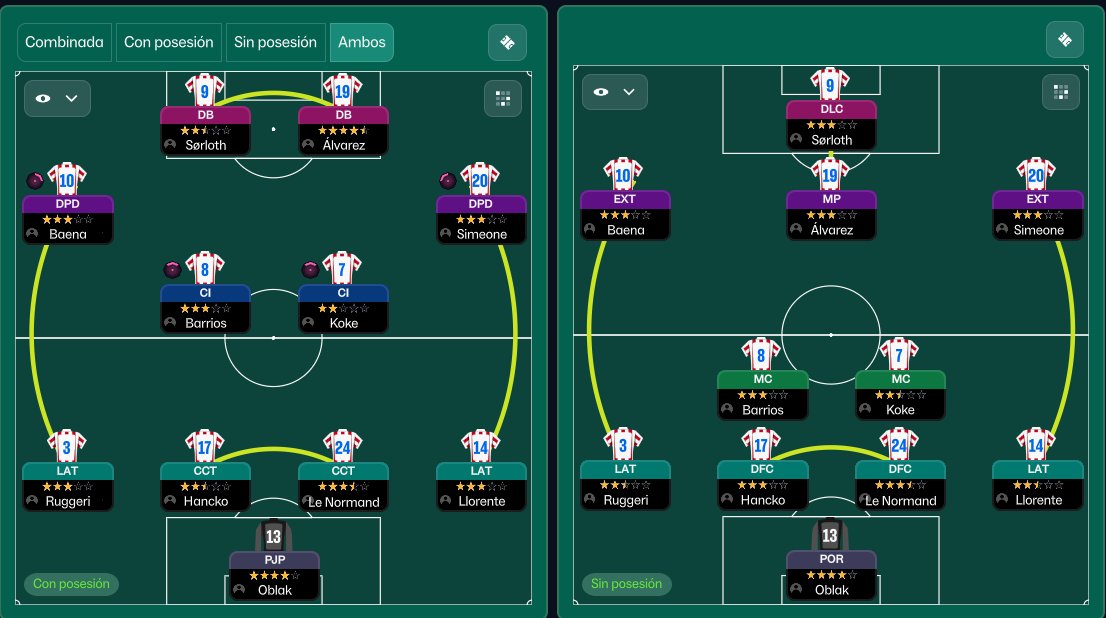Image resolution: width=1106 pixels, height=618 pixels.
Task: Select Oblak's PJP goalkeeper card
Action: click(x=274, y=576)
